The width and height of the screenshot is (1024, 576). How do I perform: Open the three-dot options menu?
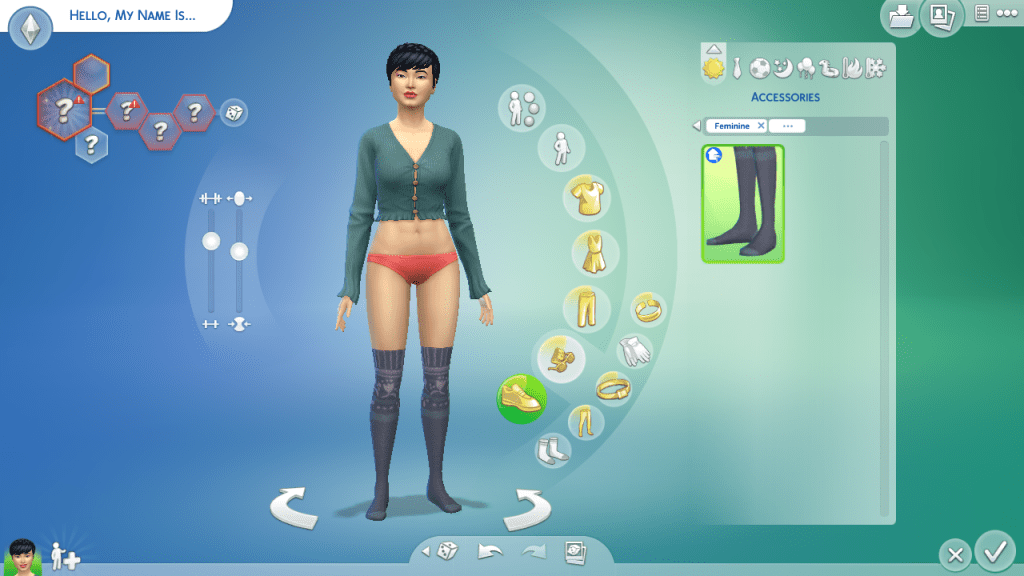pos(1005,13)
